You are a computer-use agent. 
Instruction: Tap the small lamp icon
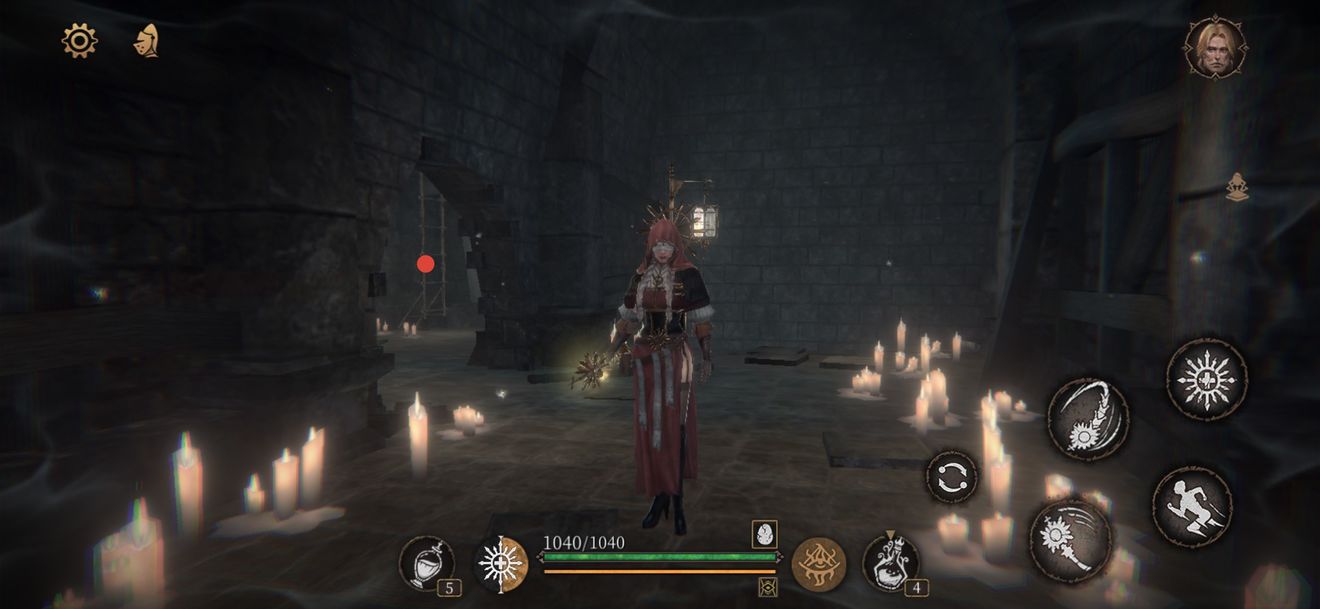[x=1237, y=187]
